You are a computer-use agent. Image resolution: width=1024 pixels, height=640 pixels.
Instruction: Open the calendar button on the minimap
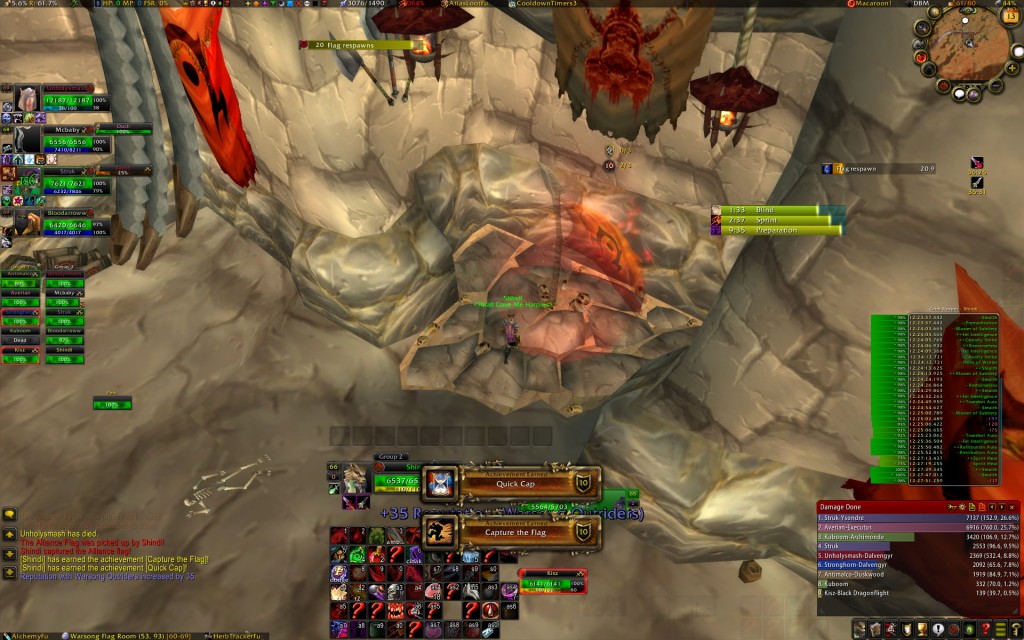1012,19
